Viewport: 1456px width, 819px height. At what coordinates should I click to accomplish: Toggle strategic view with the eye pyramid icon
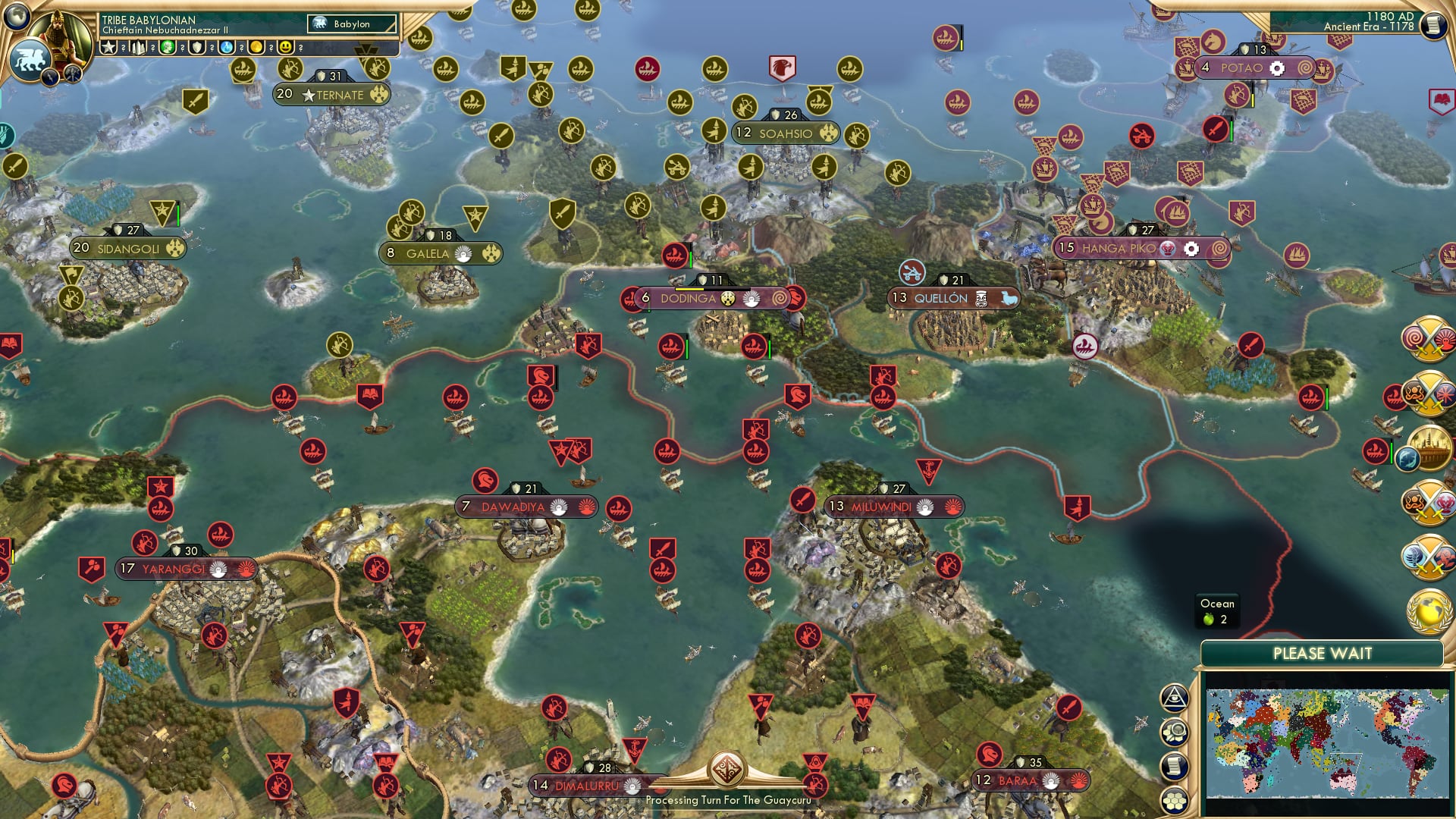tap(1174, 698)
